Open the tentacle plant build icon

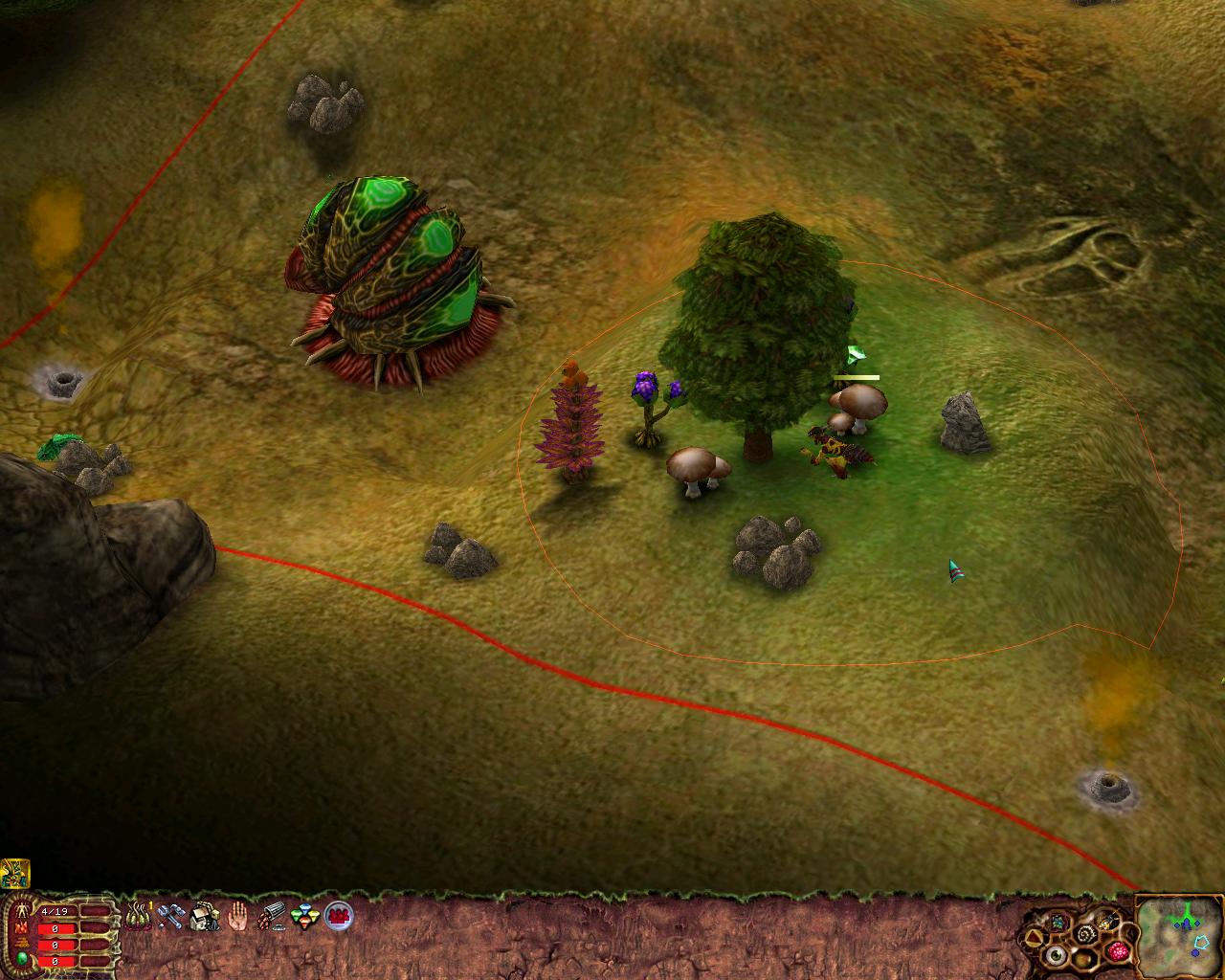[x=139, y=916]
